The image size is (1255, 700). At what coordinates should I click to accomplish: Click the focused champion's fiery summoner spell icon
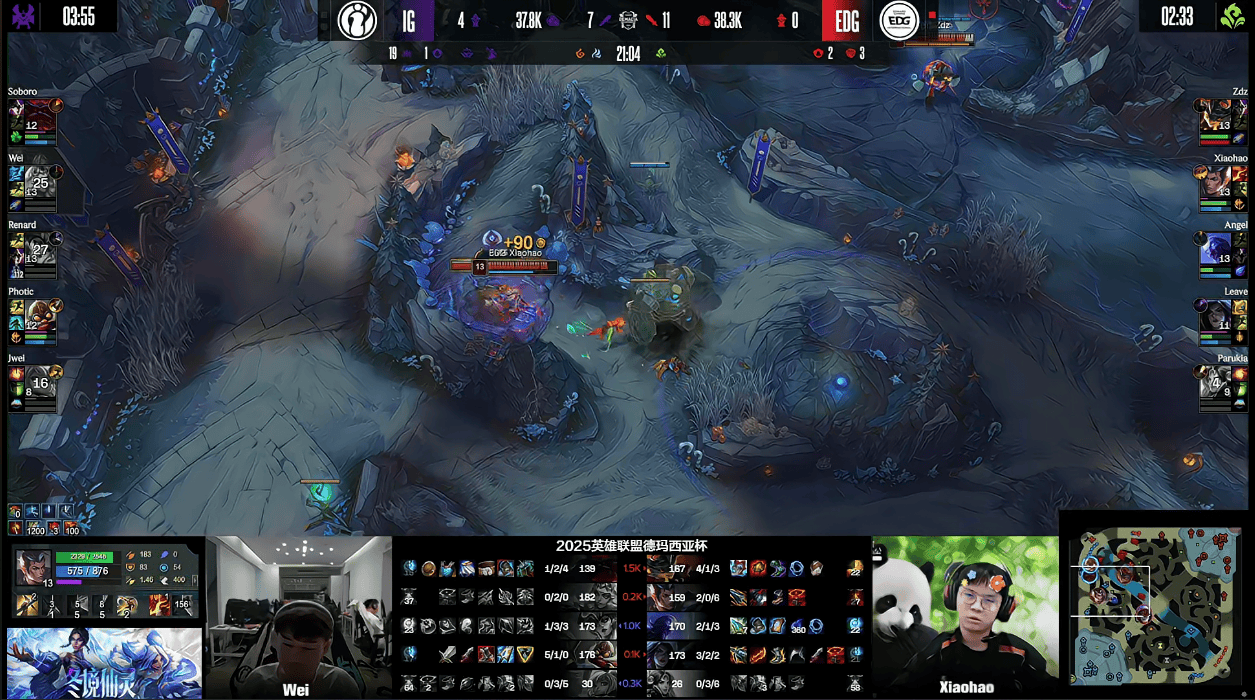(159, 604)
